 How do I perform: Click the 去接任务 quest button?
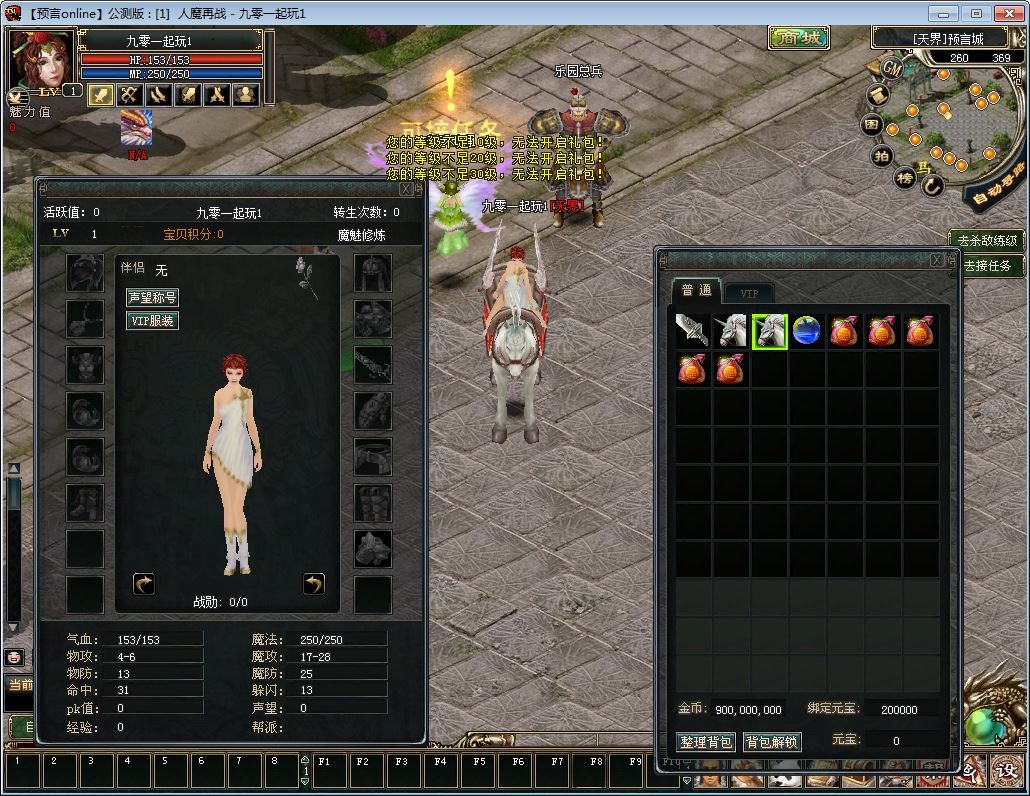[986, 266]
